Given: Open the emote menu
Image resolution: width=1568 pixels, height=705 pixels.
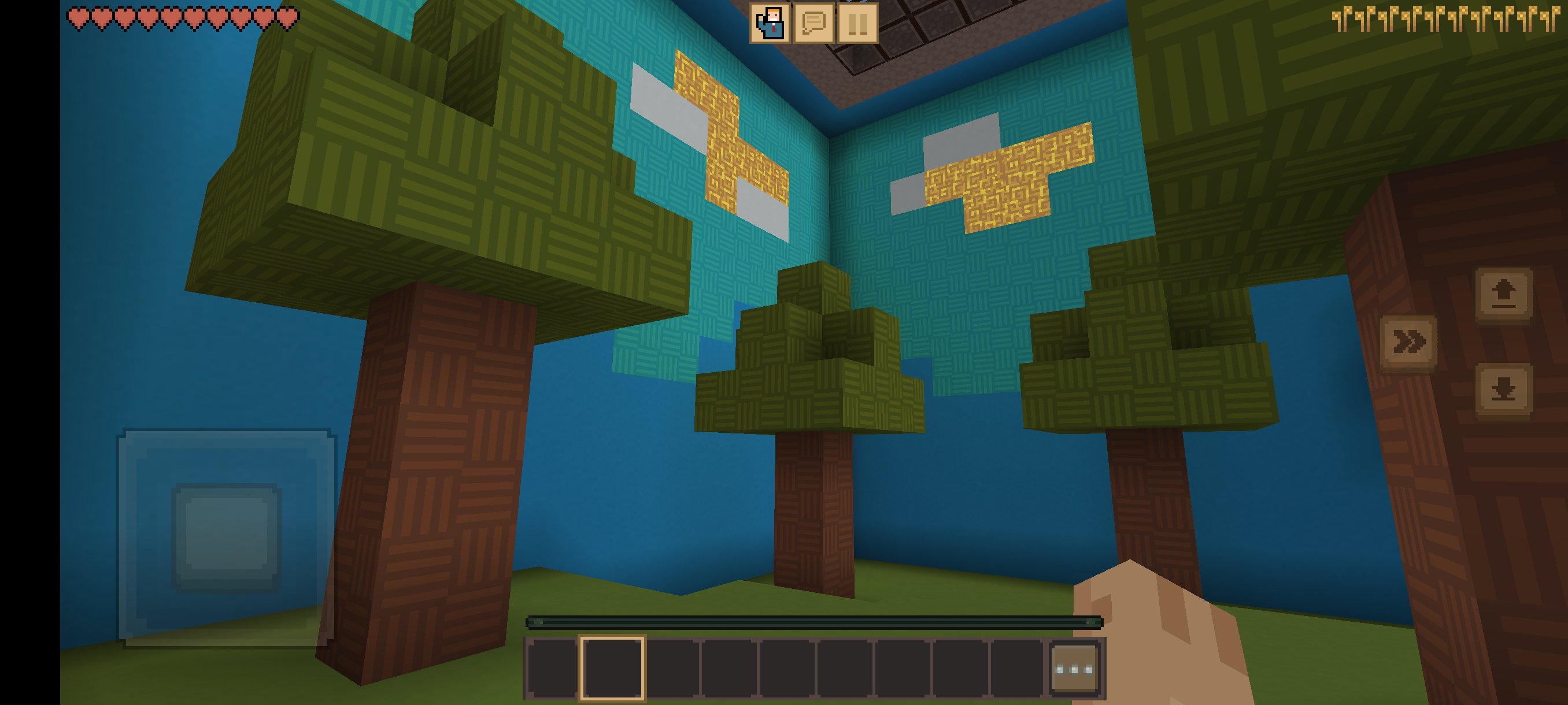Looking at the screenshot, I should 770,25.
